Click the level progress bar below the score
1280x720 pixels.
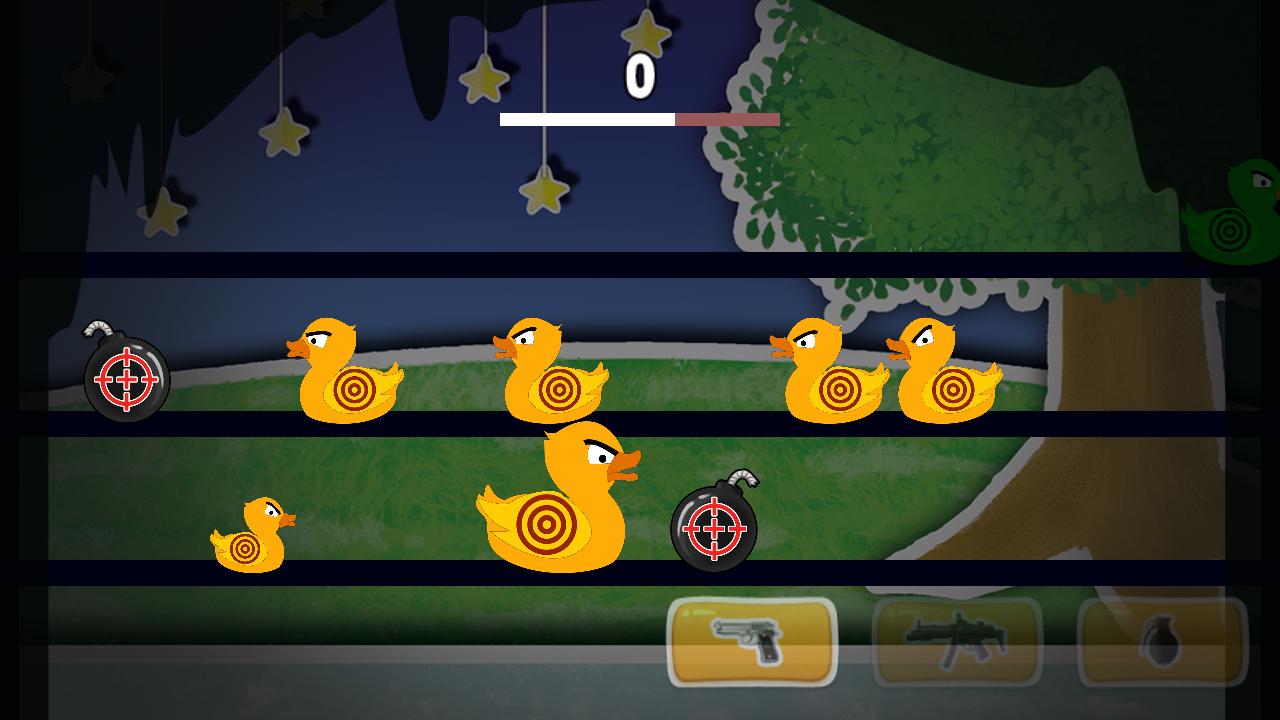coord(638,119)
